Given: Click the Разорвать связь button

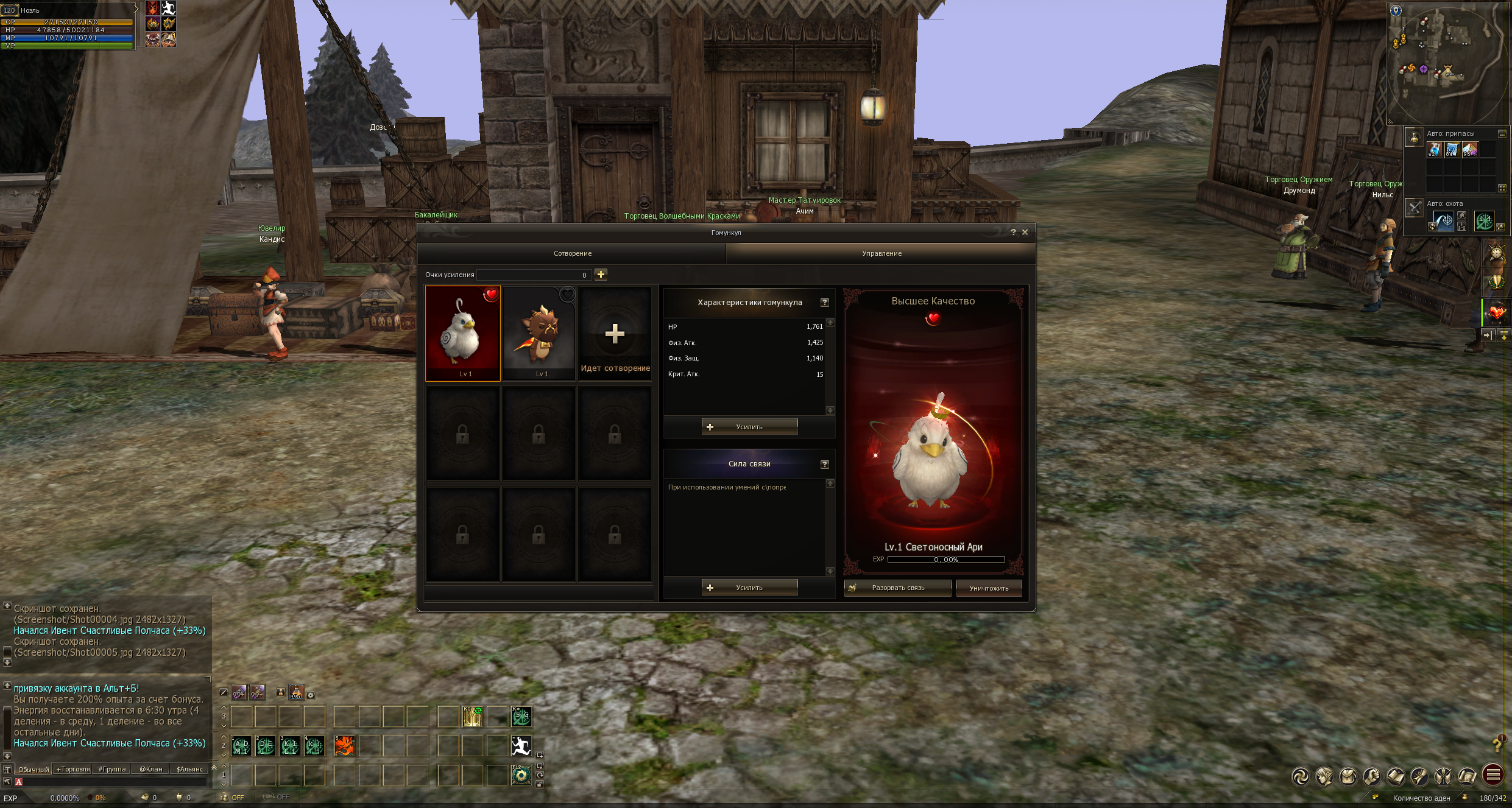Looking at the screenshot, I should coord(897,588).
